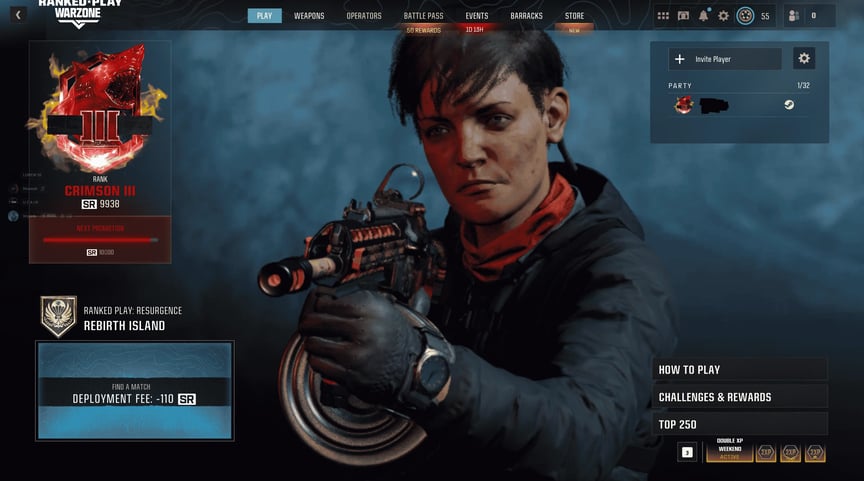Select the party member row

click(x=739, y=105)
